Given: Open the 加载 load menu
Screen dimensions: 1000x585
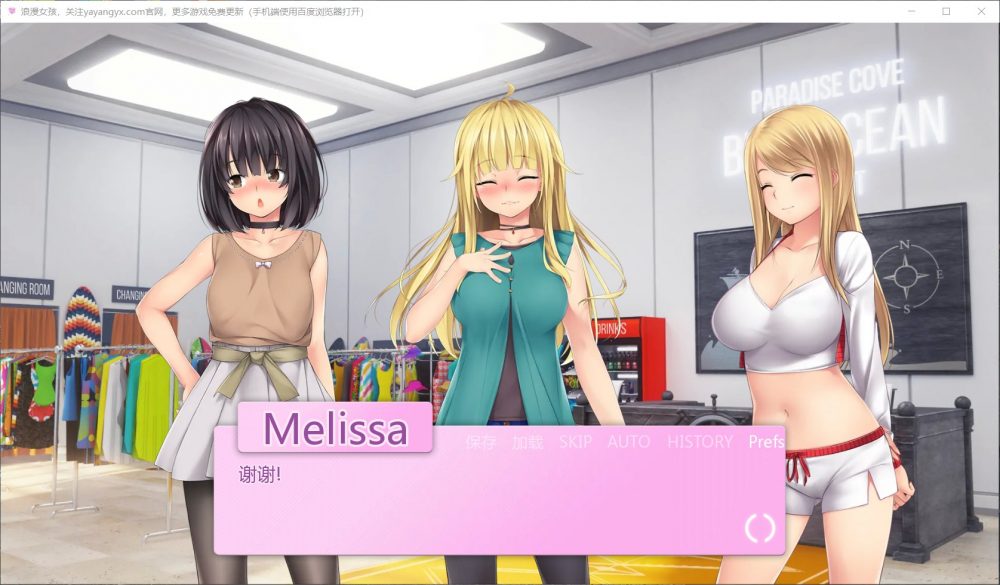Looking at the screenshot, I should (x=527, y=442).
